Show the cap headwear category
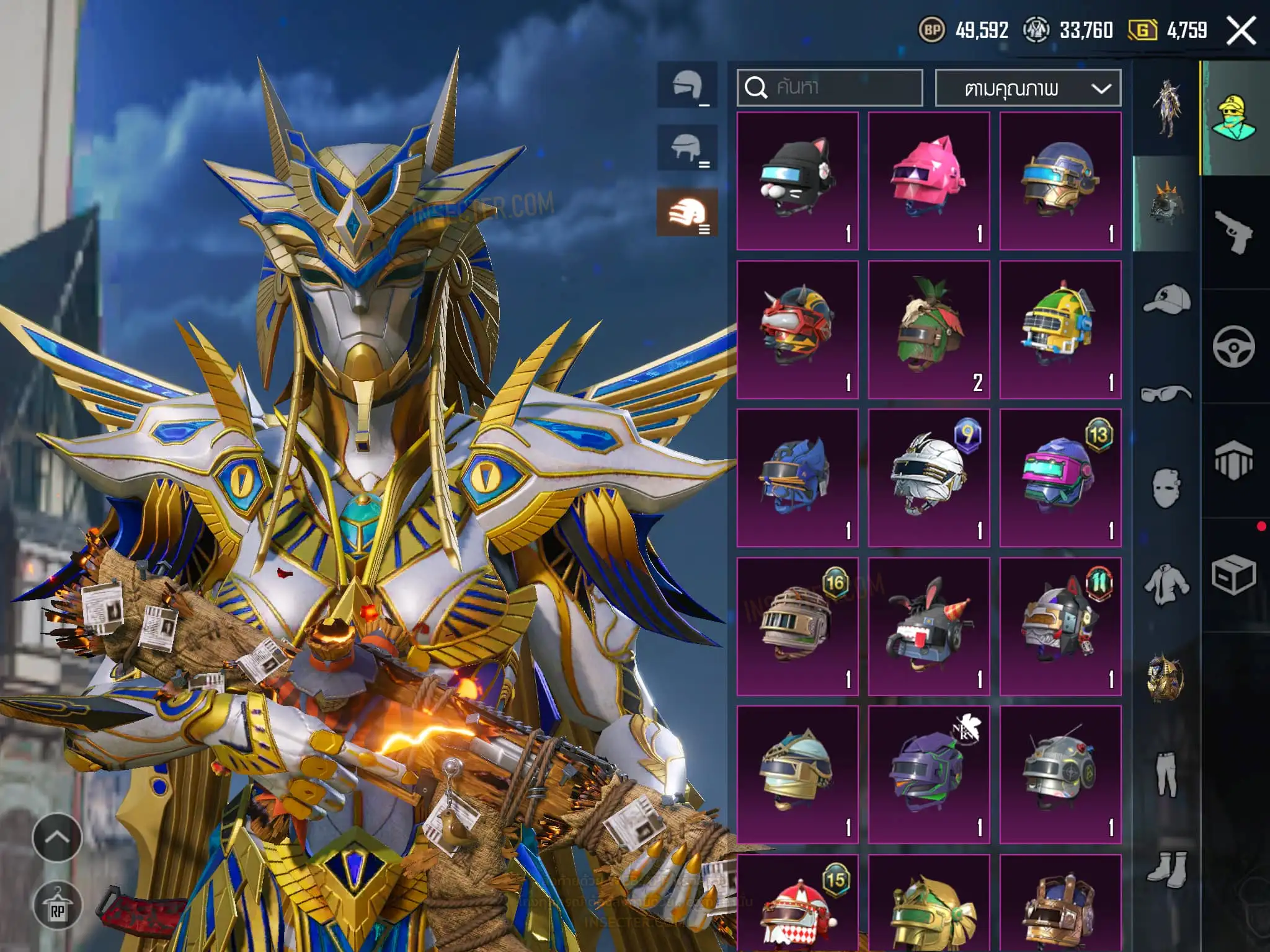1270x952 pixels. point(1166,300)
